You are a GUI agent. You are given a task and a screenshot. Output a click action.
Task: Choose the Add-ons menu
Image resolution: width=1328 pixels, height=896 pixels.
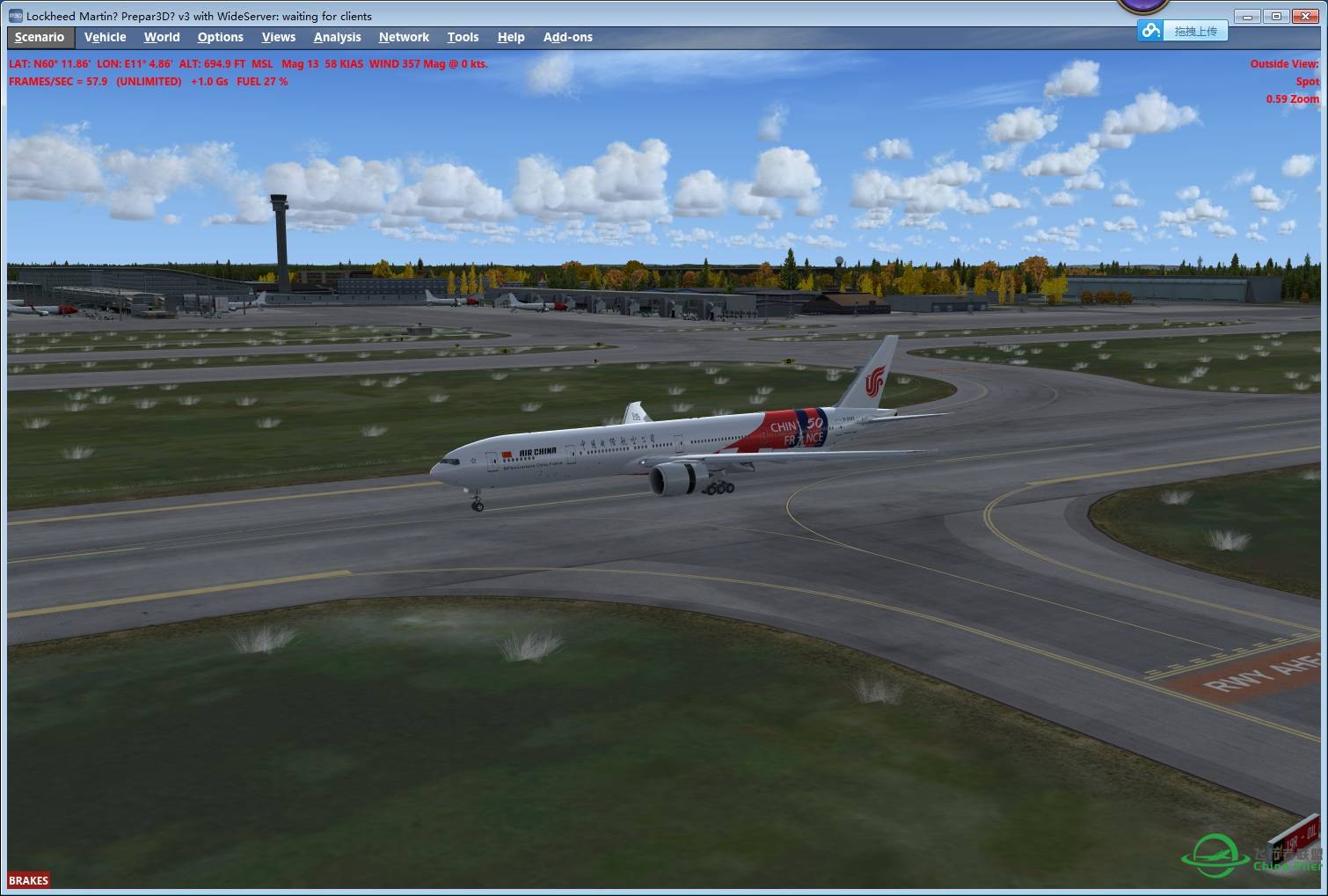[x=567, y=37]
